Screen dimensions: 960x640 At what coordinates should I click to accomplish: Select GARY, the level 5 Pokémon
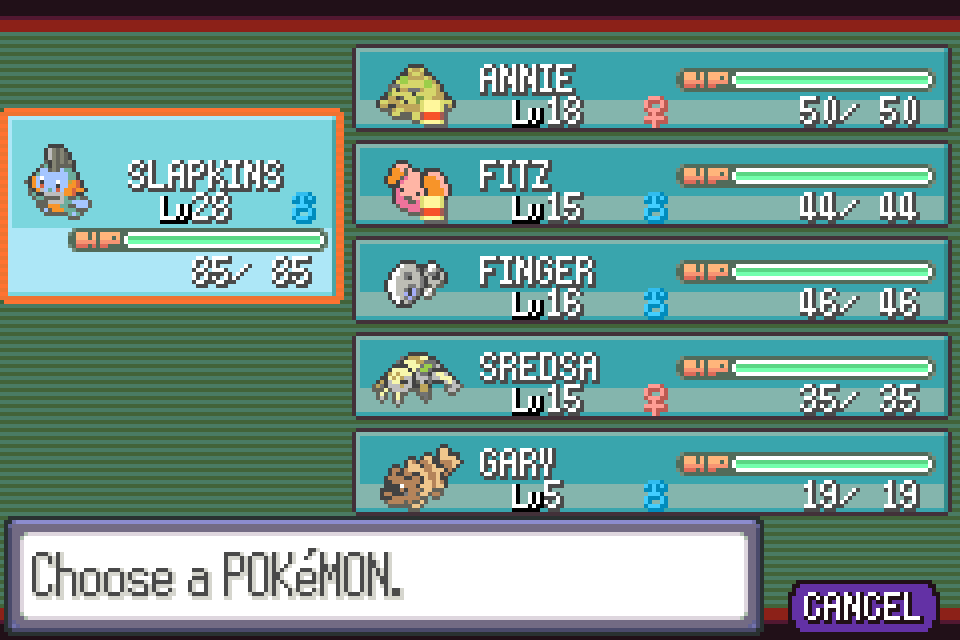pos(651,472)
